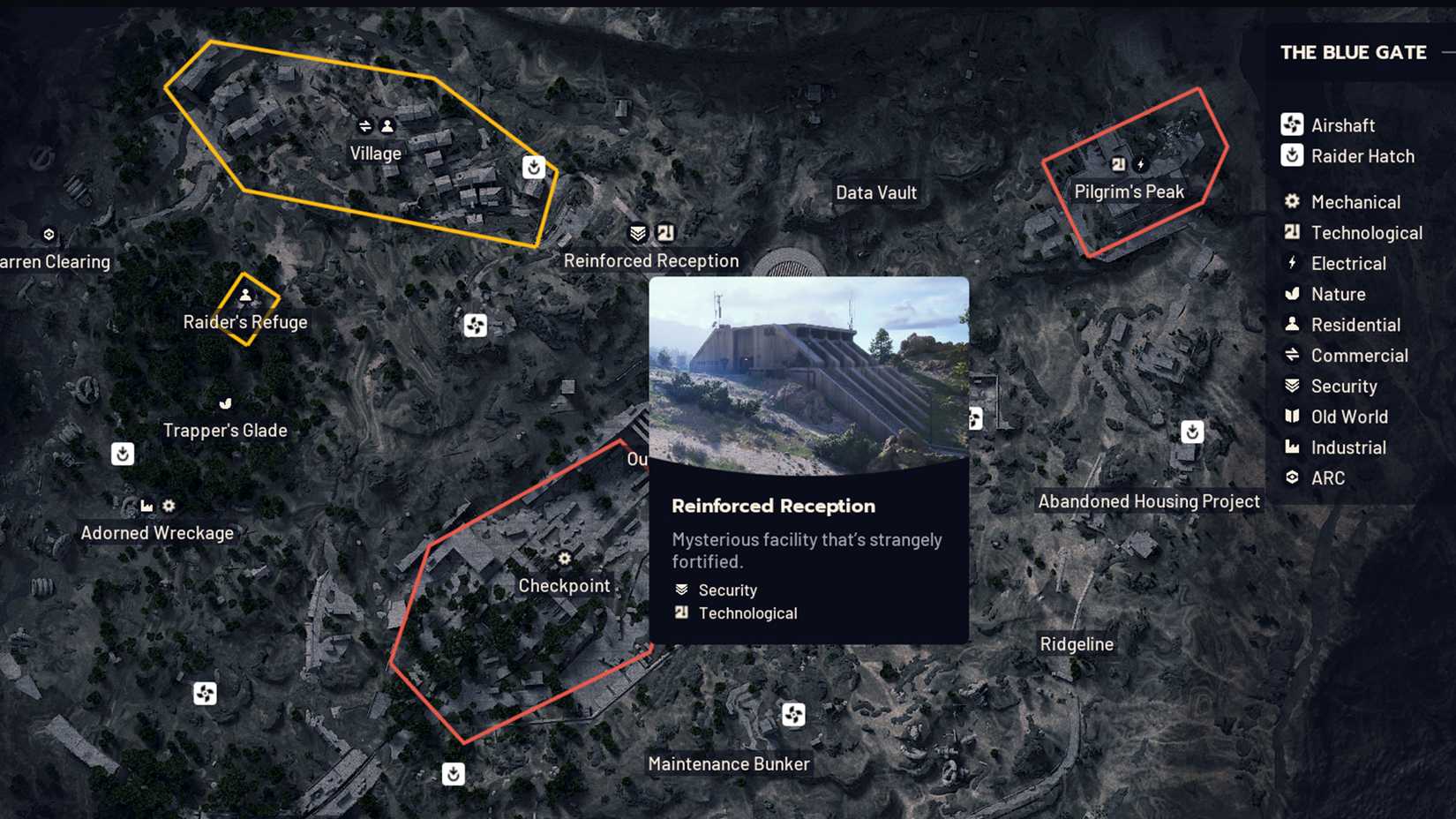1456x819 pixels.
Task: Open the Pilgrim's Peak location label
Action: pyautogui.click(x=1129, y=191)
